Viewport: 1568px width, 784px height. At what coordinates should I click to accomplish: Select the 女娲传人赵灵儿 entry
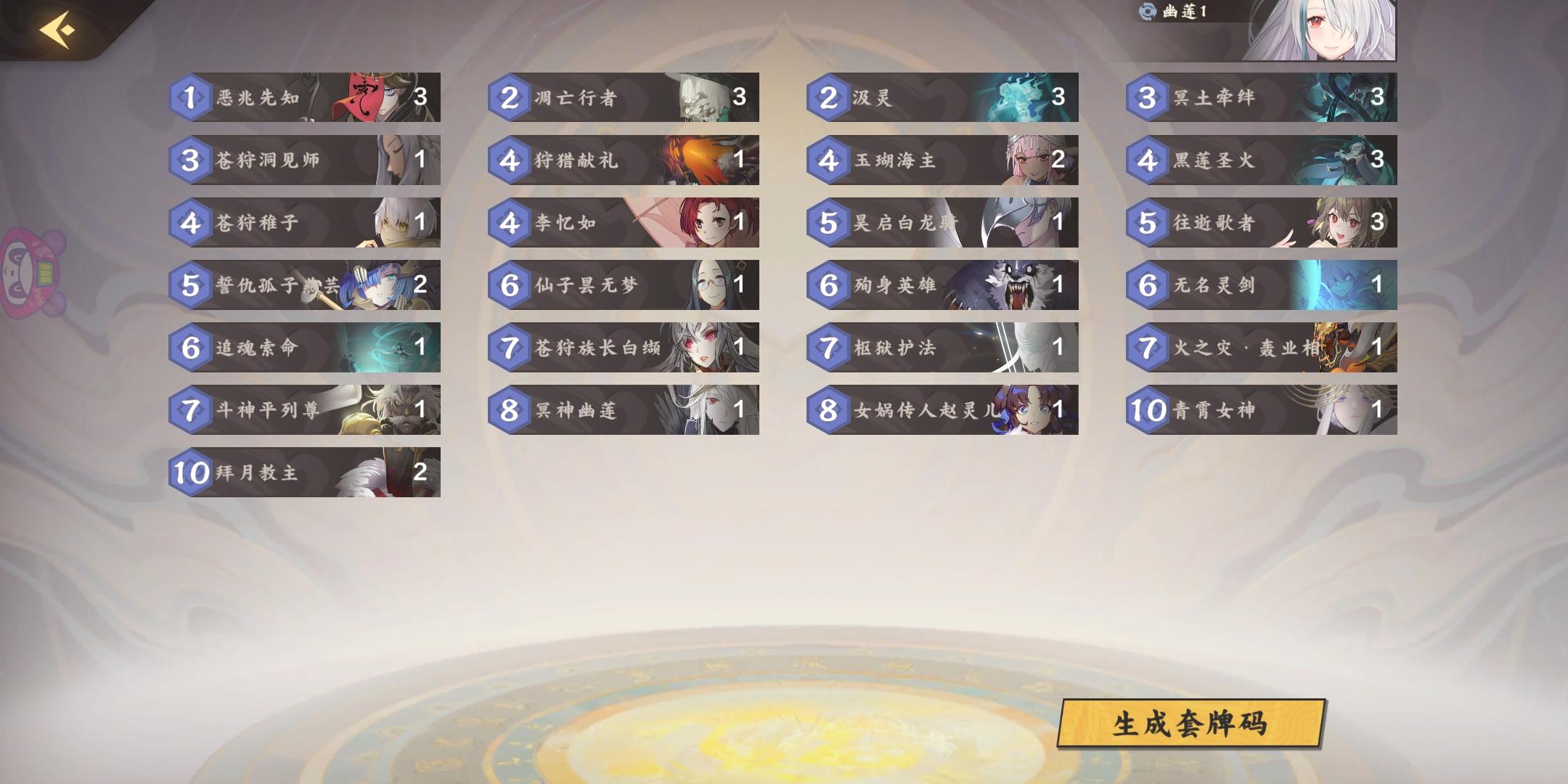tap(944, 410)
